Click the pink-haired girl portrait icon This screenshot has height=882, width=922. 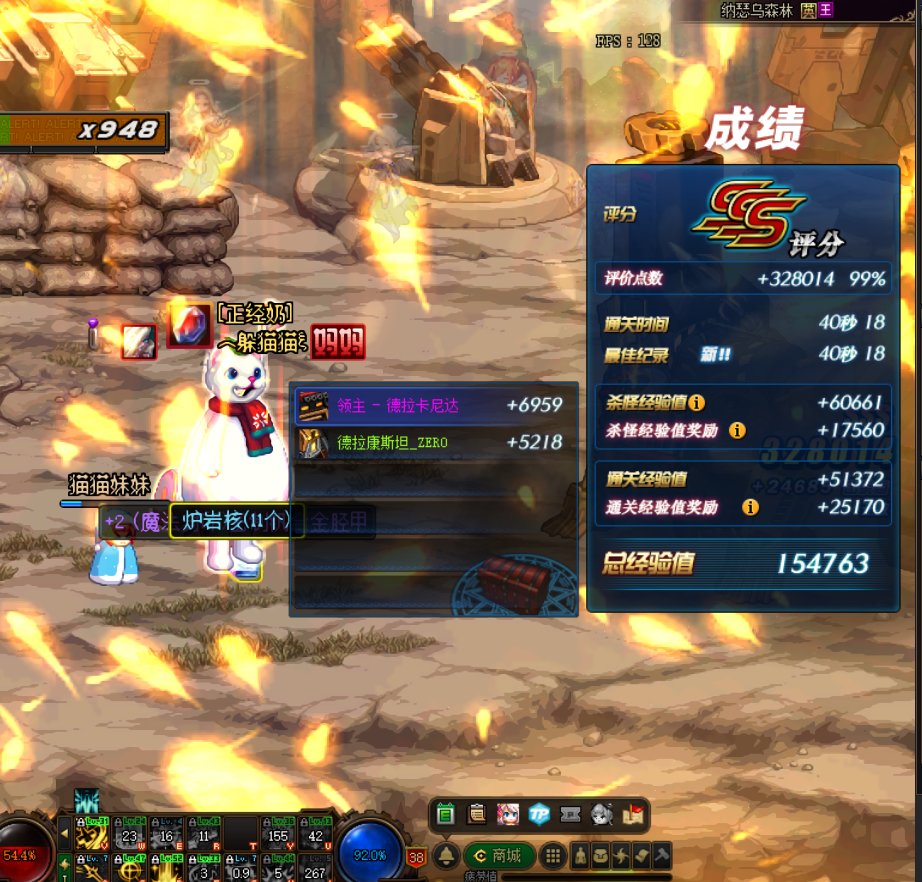pyautogui.click(x=508, y=813)
